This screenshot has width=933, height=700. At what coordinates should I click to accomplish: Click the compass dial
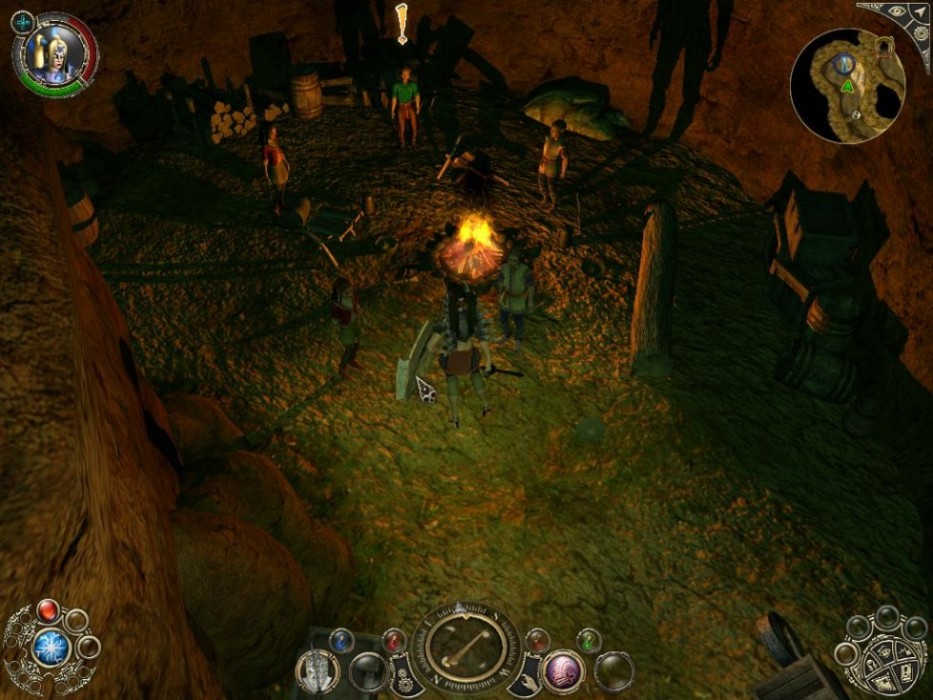click(x=460, y=650)
